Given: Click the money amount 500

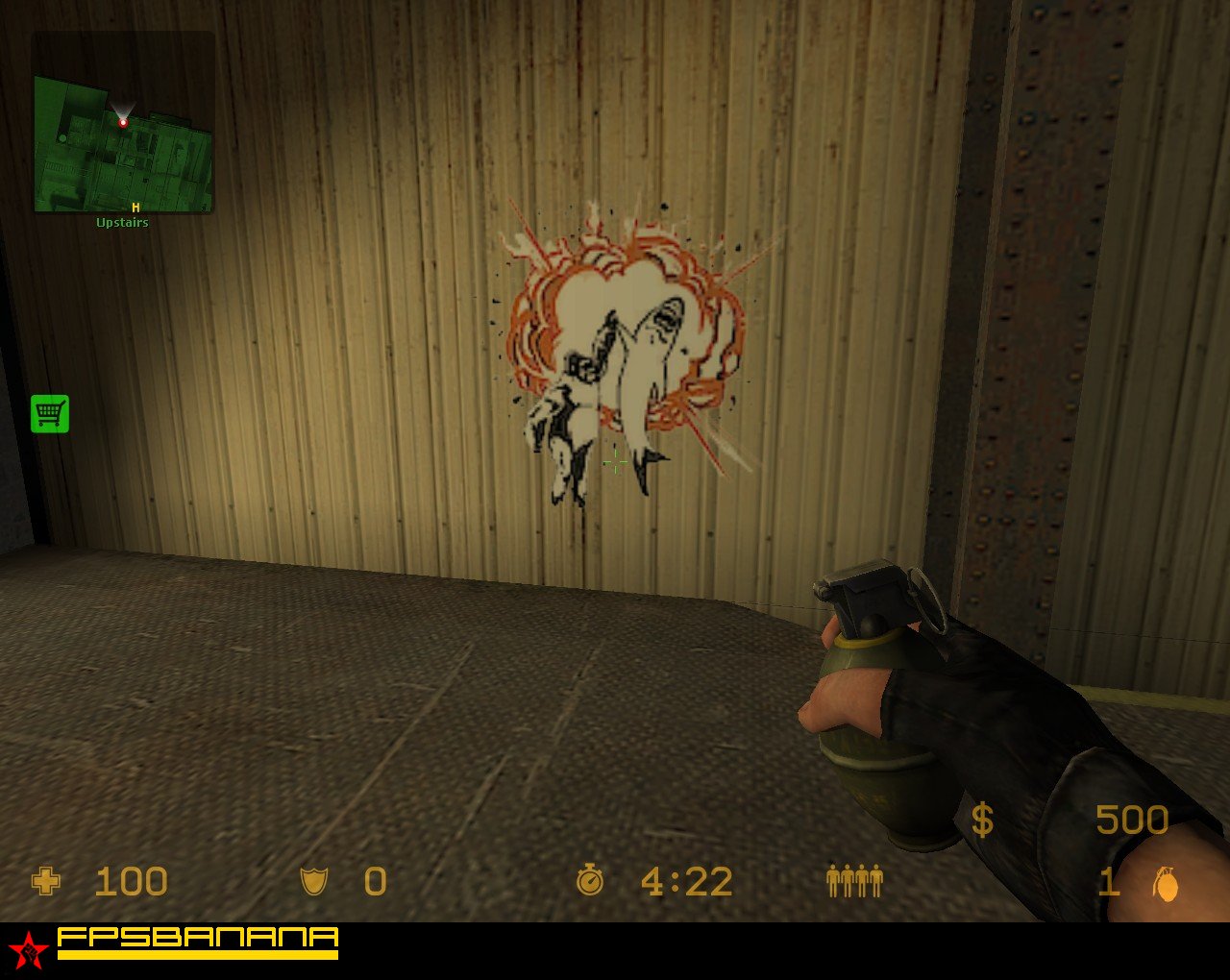Looking at the screenshot, I should click(x=1132, y=820).
